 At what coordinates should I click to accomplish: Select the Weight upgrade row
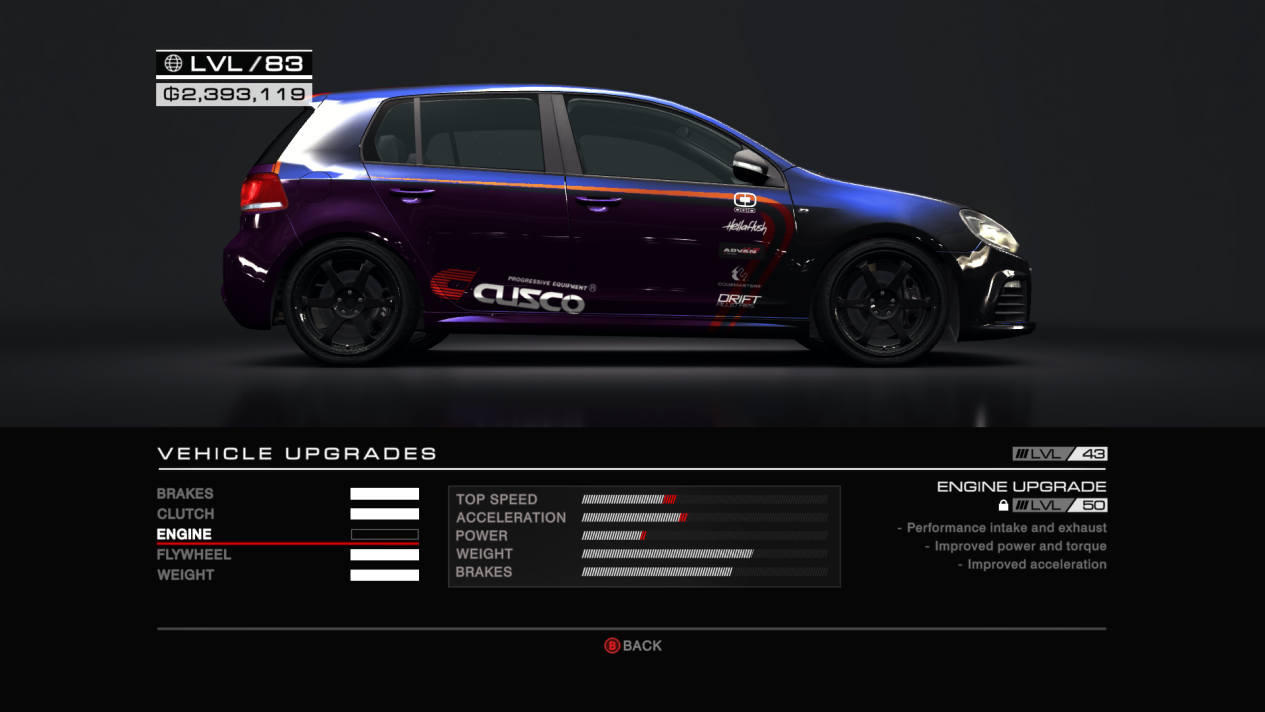point(186,575)
